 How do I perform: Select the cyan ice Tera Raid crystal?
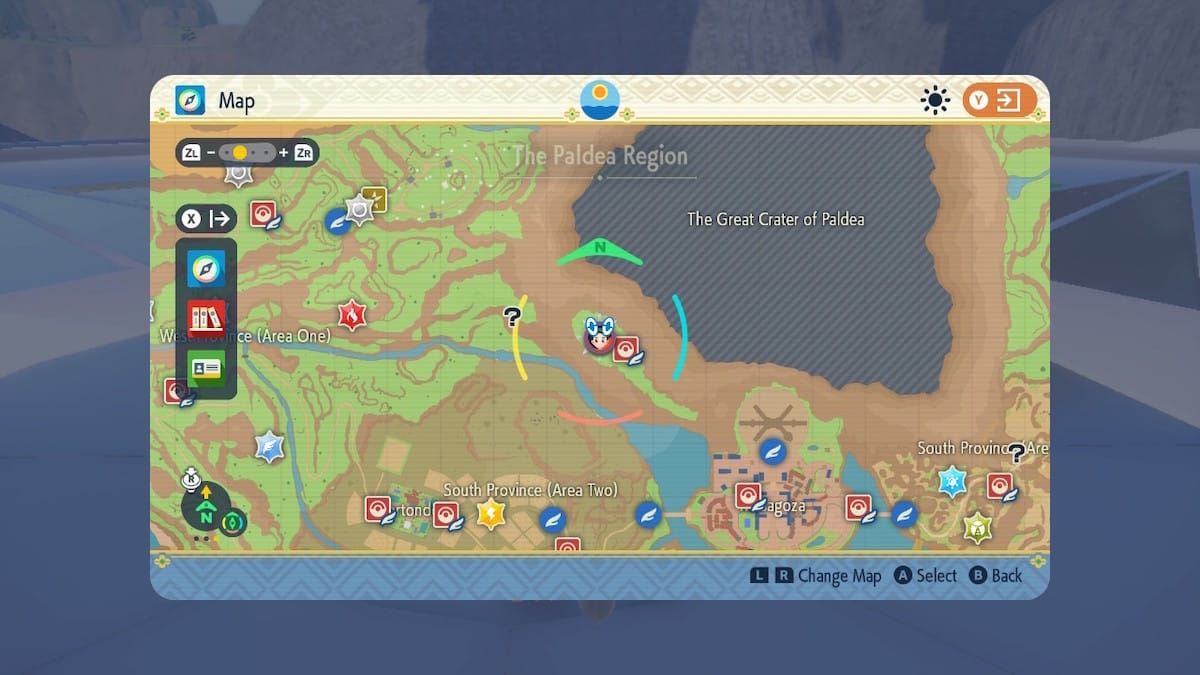[x=952, y=482]
